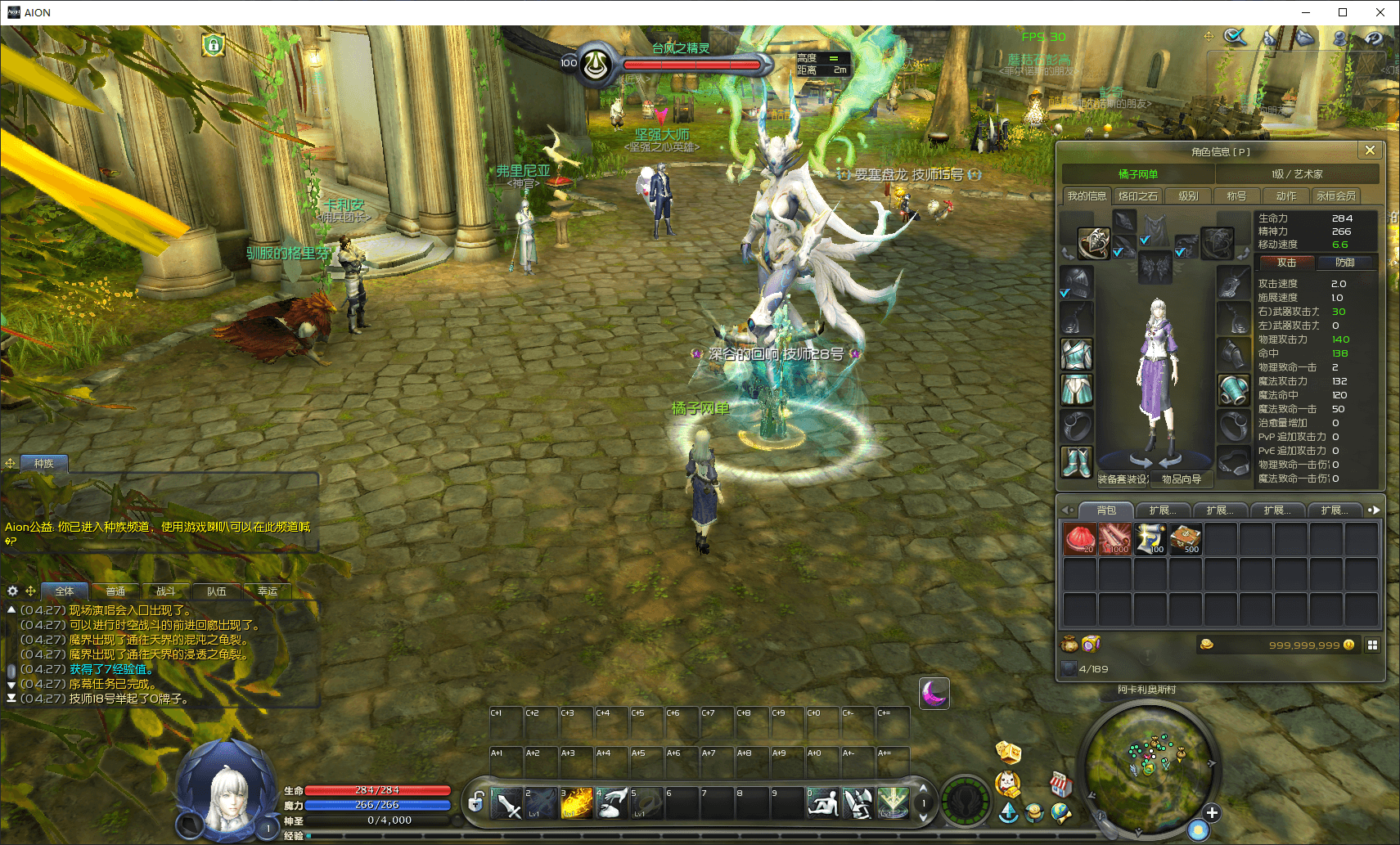Switch chat to the 队伍 tab
Viewport: 1400px width, 845px height.
click(216, 591)
